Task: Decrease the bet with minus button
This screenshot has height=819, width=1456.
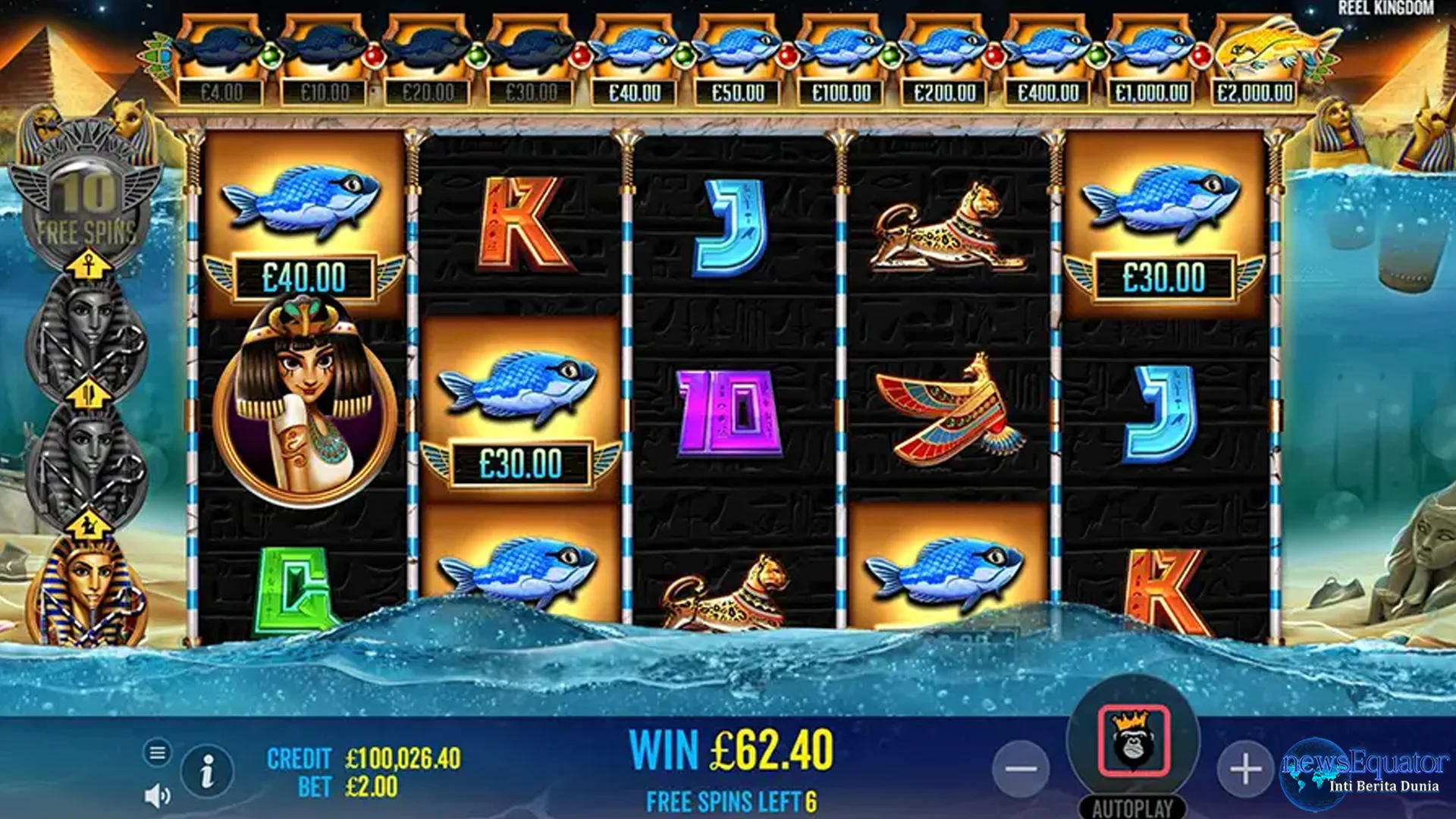Action: click(x=1021, y=769)
